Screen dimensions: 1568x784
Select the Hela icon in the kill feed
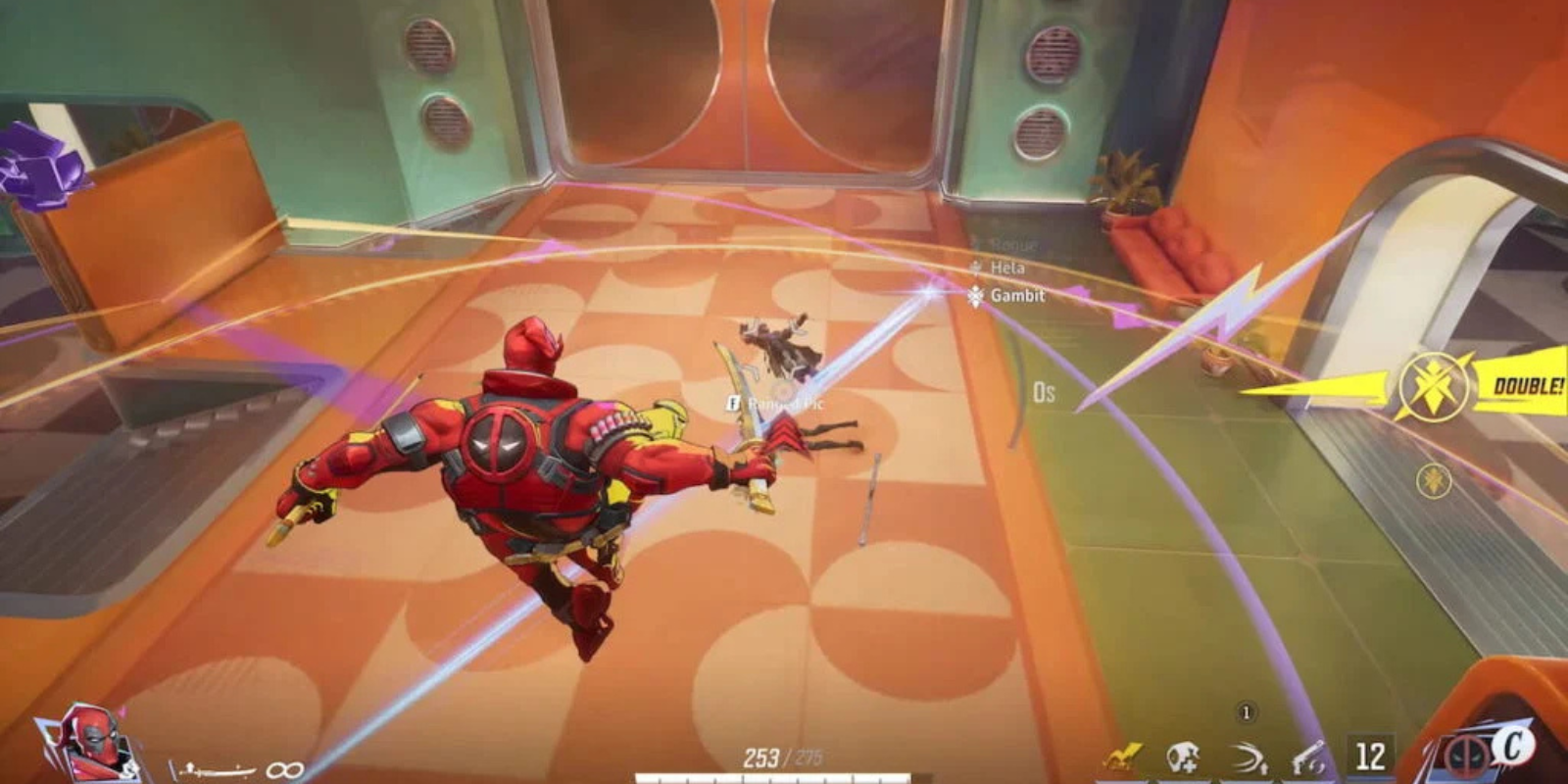click(x=976, y=266)
